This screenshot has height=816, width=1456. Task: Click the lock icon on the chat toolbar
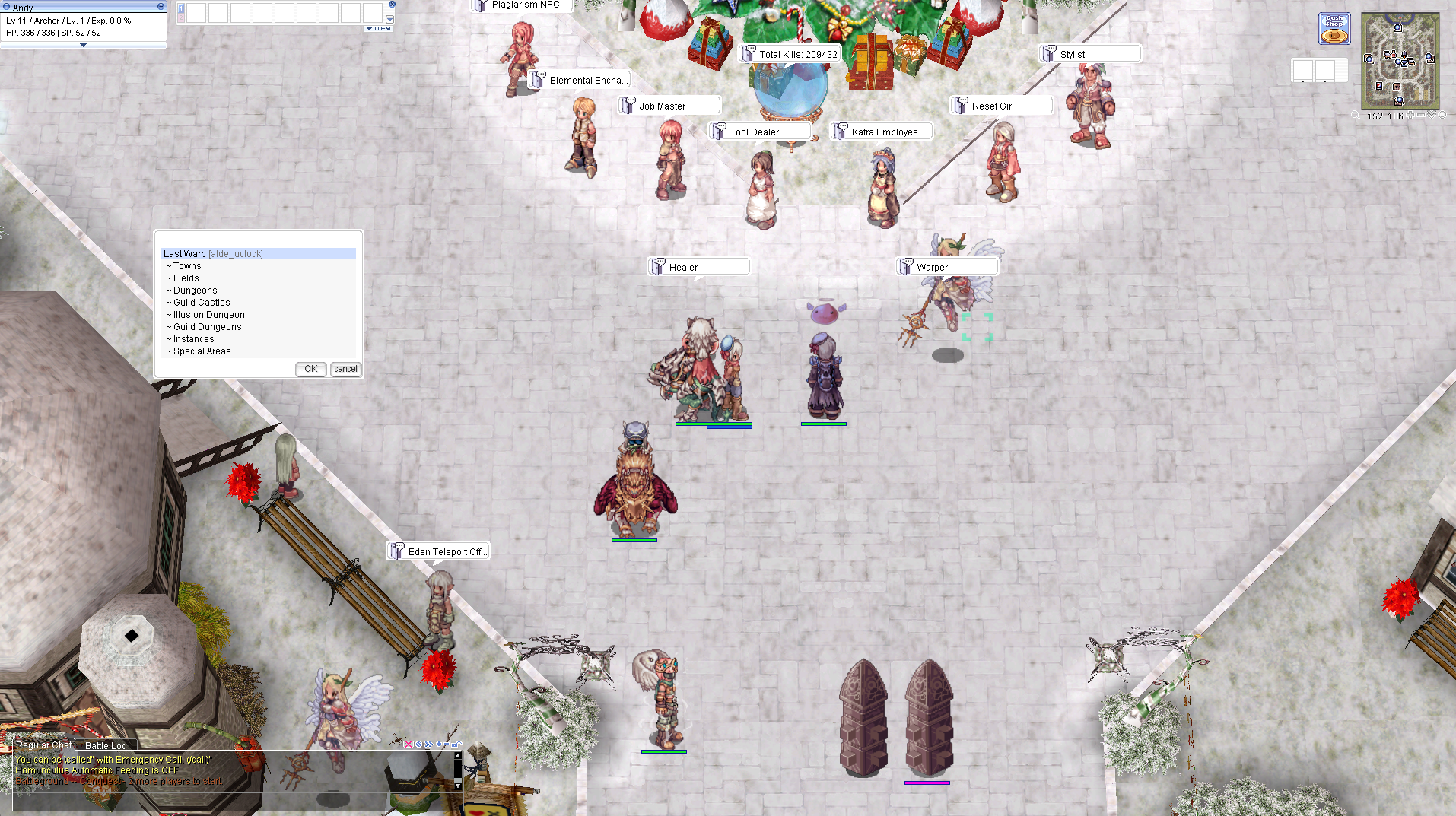click(456, 744)
